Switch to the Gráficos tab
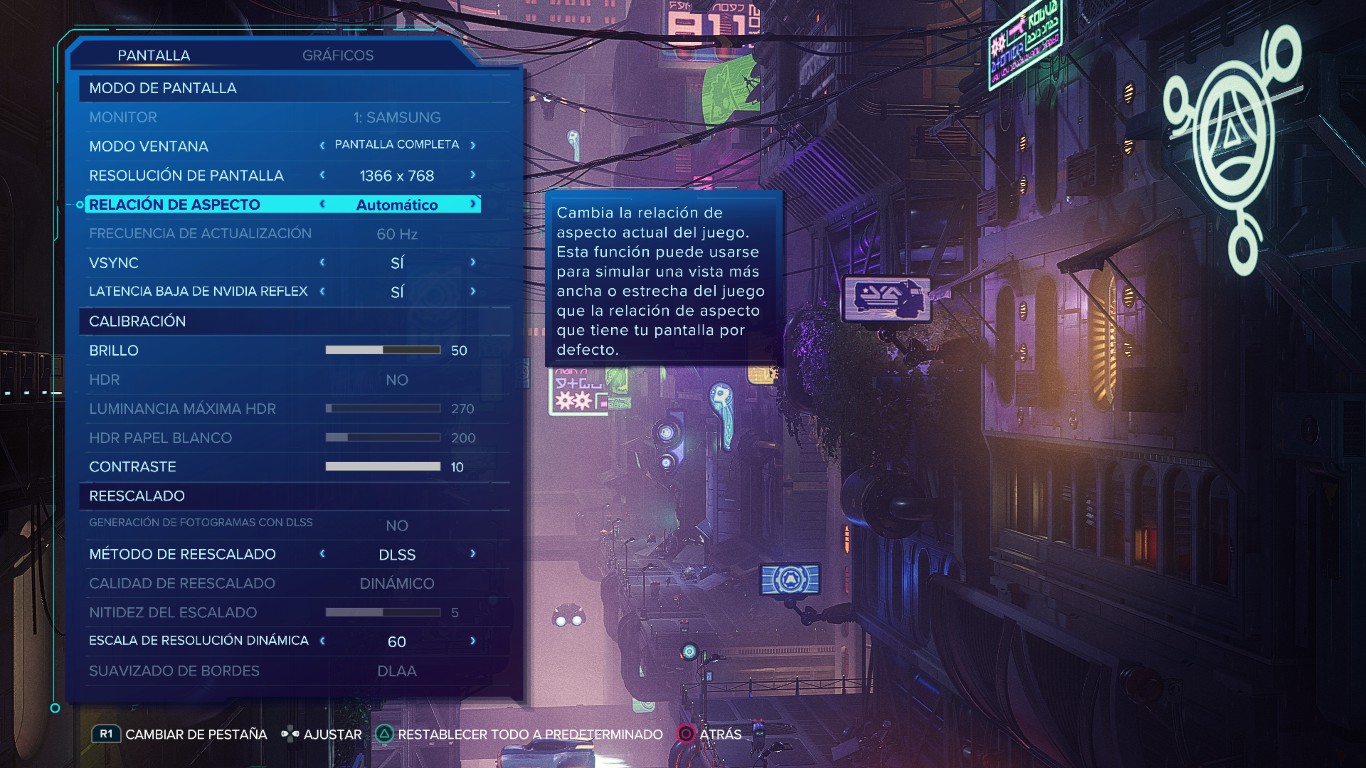The width and height of the screenshot is (1366, 768). coord(338,56)
